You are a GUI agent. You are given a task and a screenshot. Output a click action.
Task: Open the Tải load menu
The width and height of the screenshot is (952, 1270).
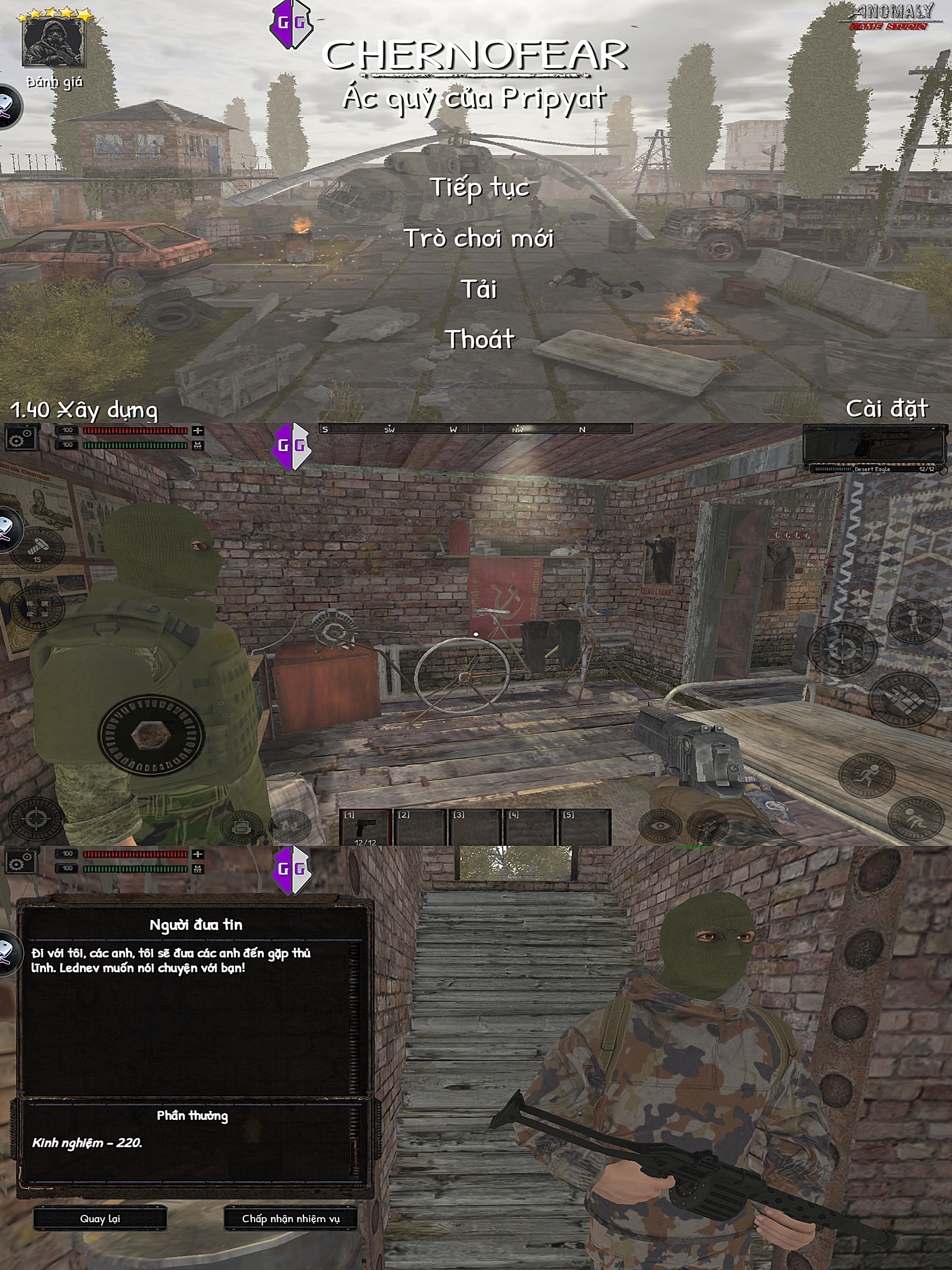point(479,289)
